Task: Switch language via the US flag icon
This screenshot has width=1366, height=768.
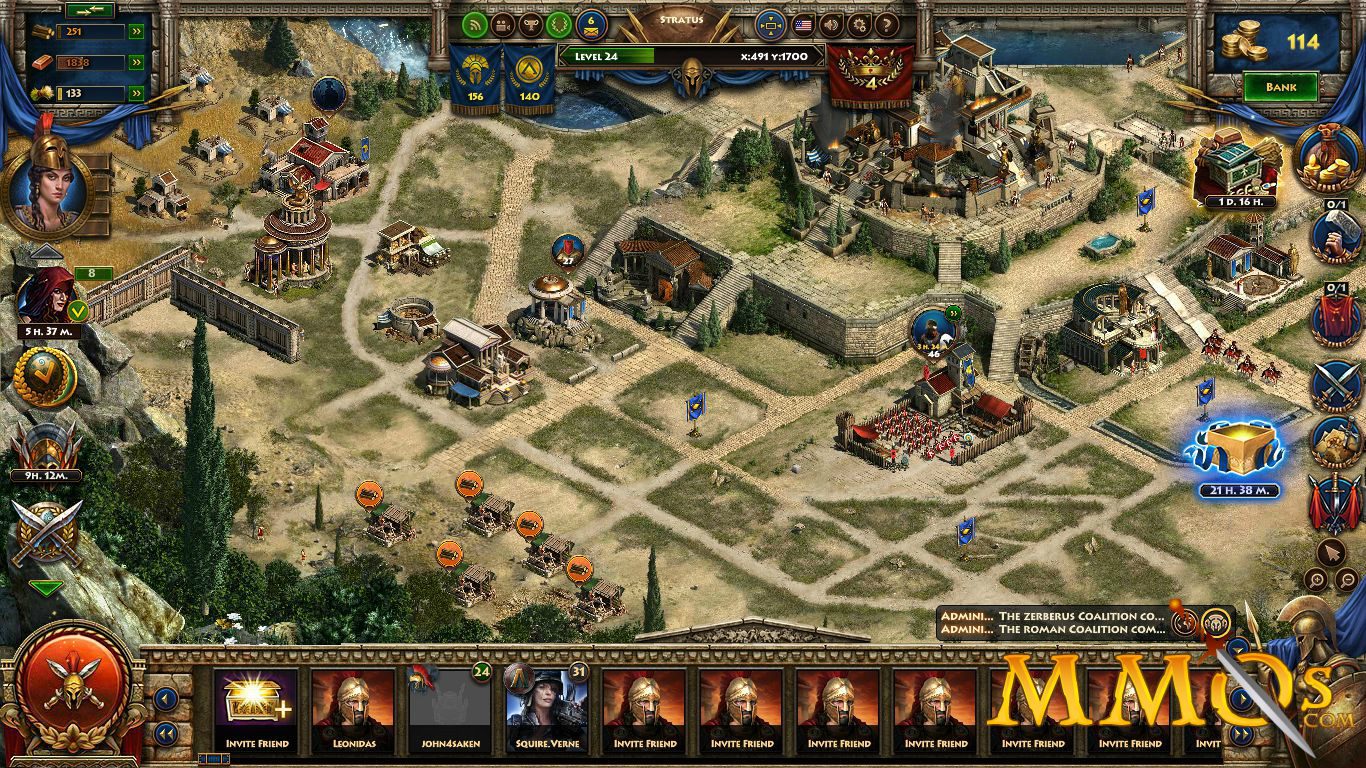Action: [805, 26]
